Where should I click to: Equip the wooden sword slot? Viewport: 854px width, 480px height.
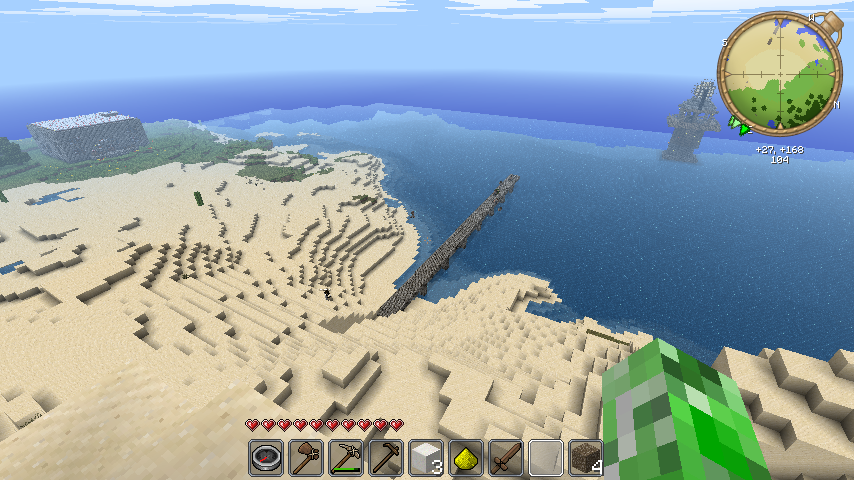[506, 458]
